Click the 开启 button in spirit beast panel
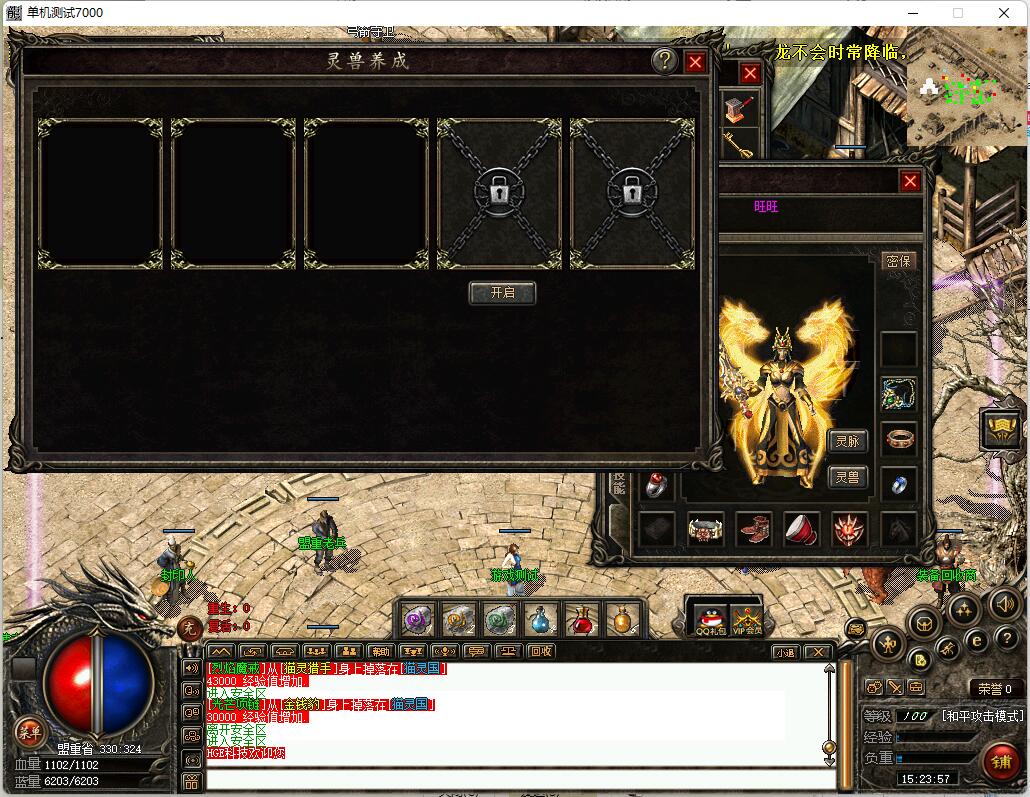The height and width of the screenshot is (797, 1030). (502, 293)
